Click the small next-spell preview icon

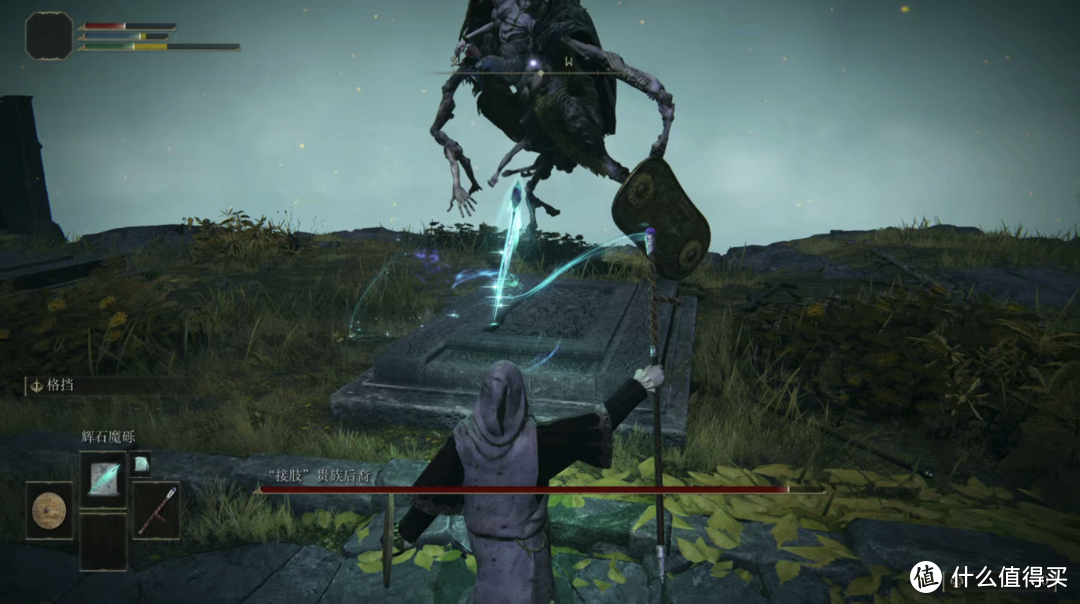tap(141, 462)
